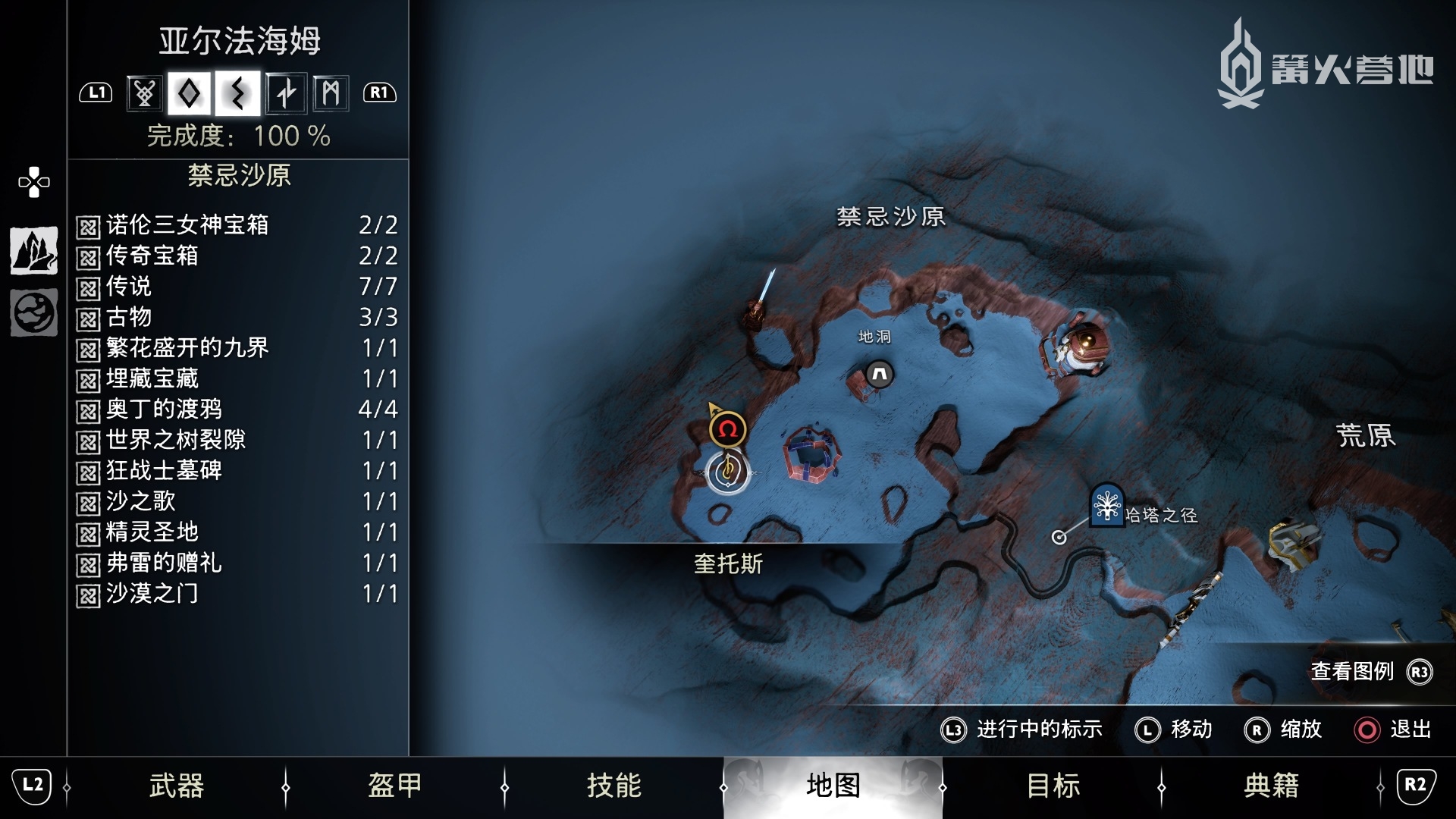Image resolution: width=1456 pixels, height=819 pixels.
Task: Click the 哈塔之径 quest marker on the map
Action: point(1106,504)
